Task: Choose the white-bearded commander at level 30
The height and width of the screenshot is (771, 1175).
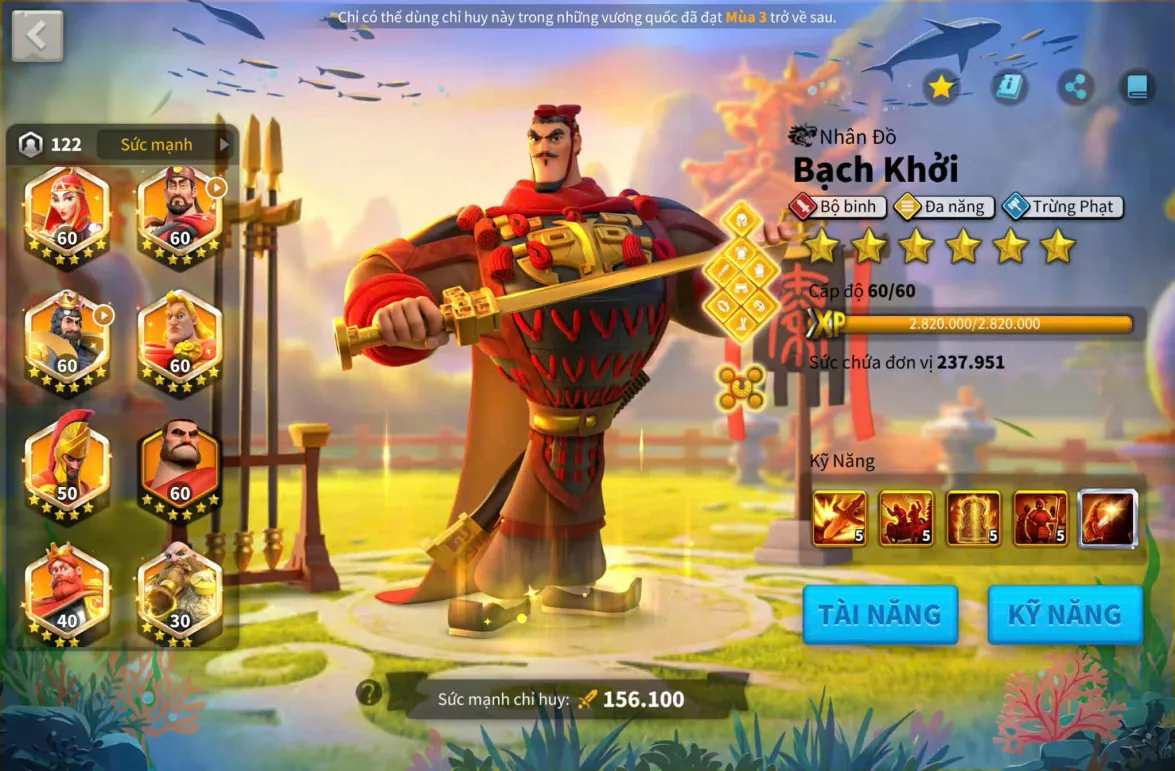Action: pos(179,592)
